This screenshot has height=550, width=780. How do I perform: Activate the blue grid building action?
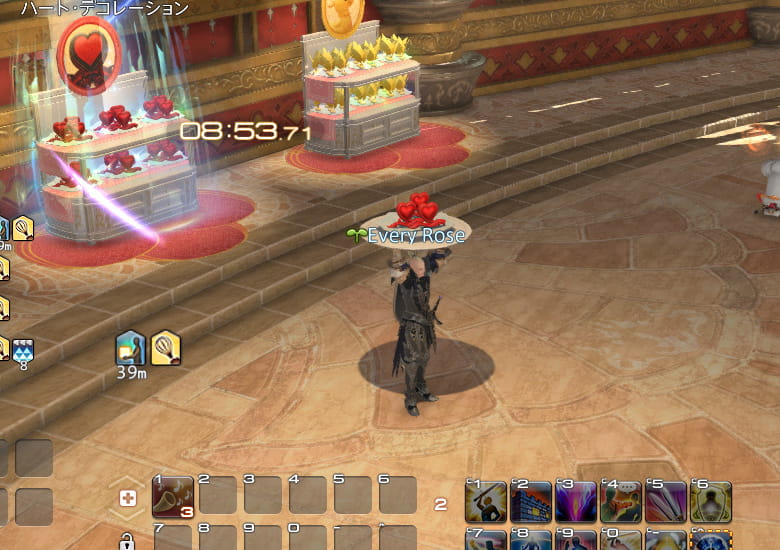(531, 501)
